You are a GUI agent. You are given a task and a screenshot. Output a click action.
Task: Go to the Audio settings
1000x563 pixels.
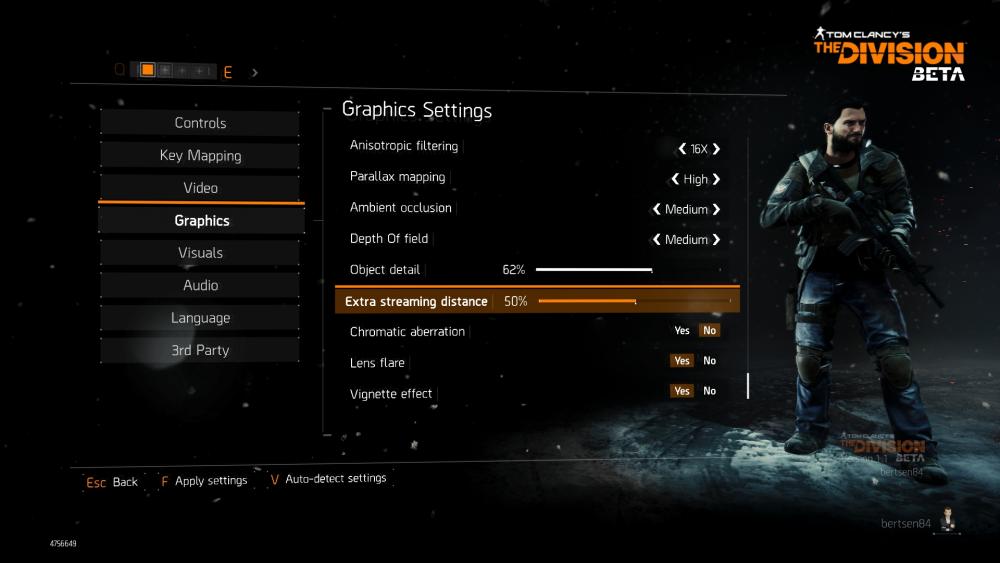(200, 285)
